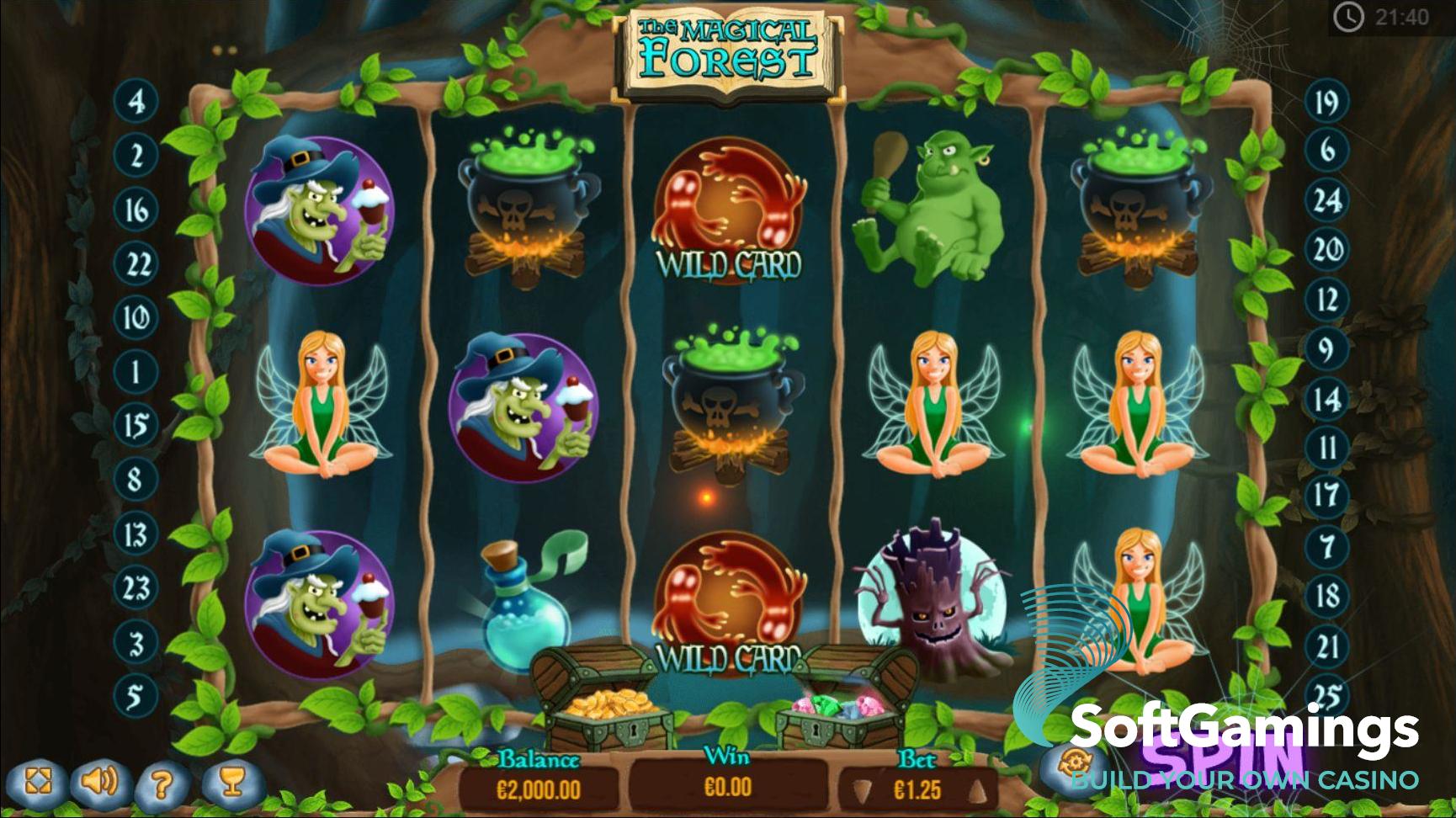Highlight payline 1 marker
This screenshot has width=1456, height=818.
pyautogui.click(x=136, y=372)
